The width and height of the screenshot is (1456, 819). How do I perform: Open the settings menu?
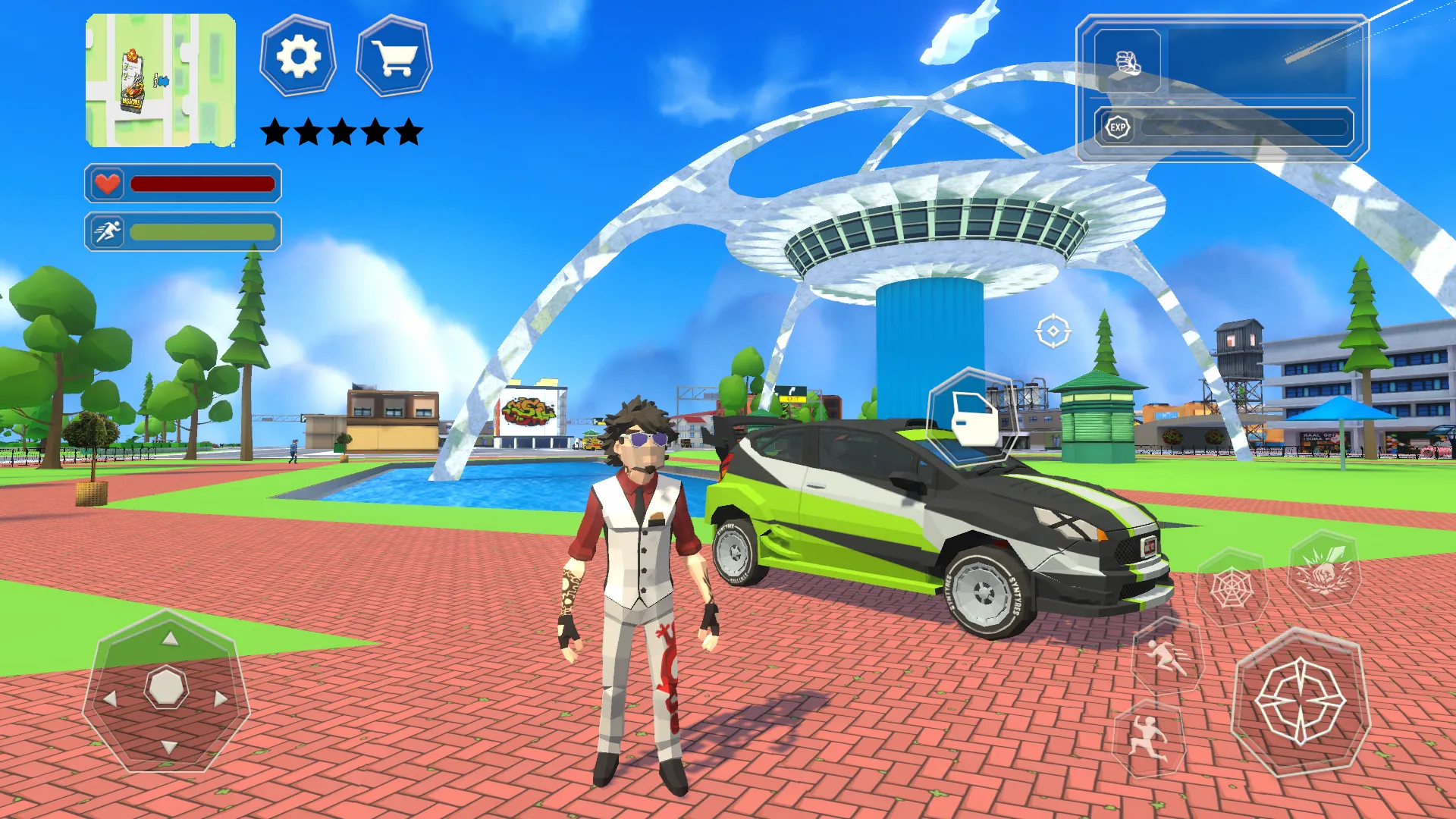299,55
